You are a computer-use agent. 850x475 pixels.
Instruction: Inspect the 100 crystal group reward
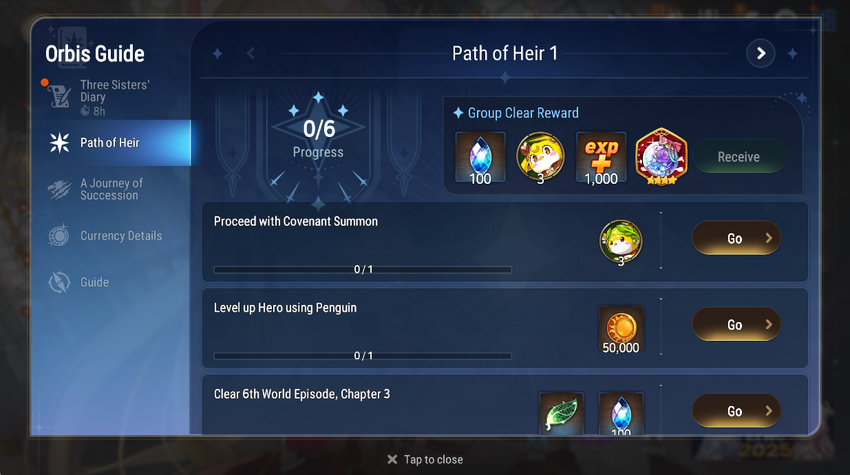[481, 158]
